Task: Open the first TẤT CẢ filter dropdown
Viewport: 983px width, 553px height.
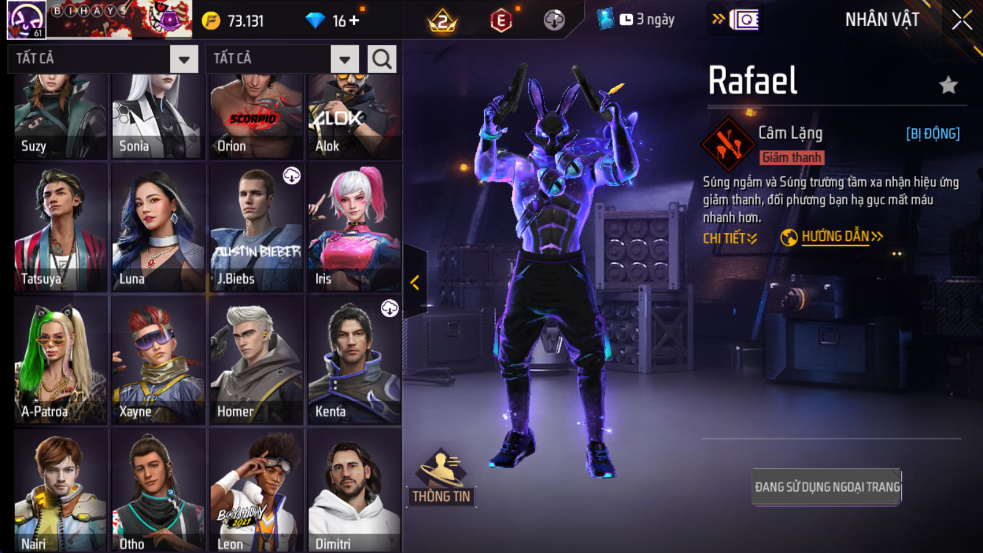Action: (184, 59)
